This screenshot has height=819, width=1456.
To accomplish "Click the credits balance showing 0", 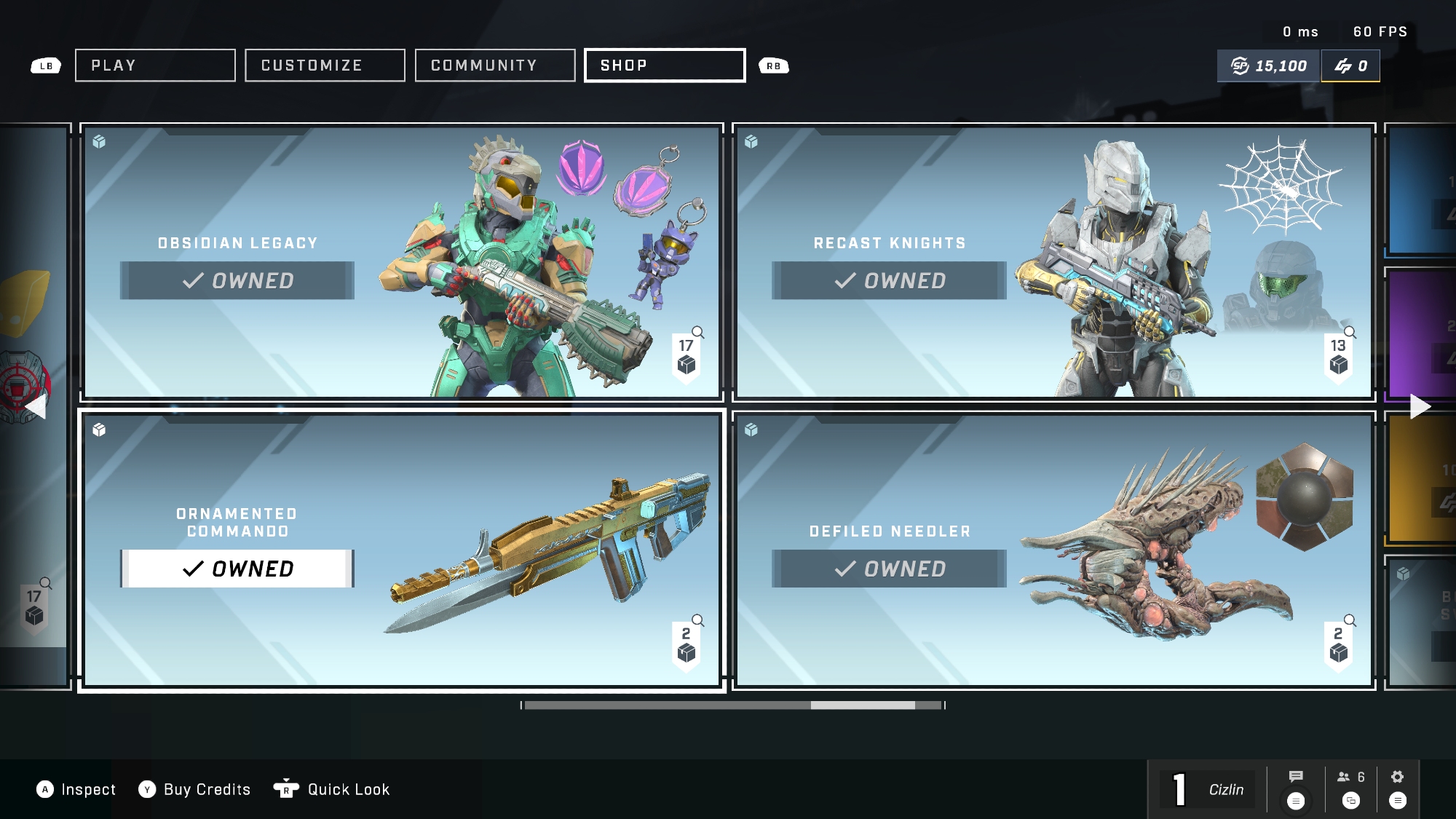I will pyautogui.click(x=1350, y=66).
